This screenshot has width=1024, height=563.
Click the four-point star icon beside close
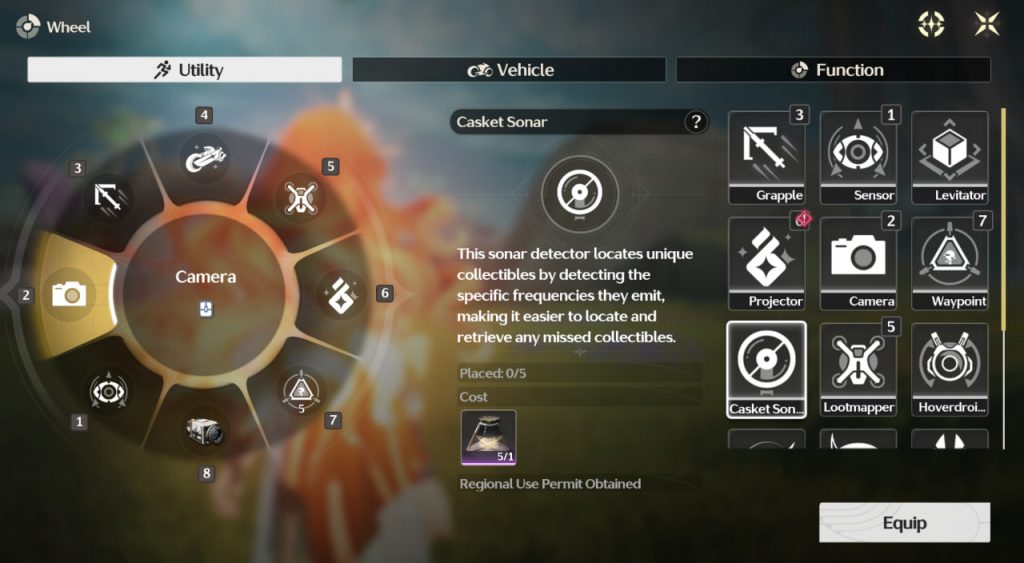(x=931, y=25)
